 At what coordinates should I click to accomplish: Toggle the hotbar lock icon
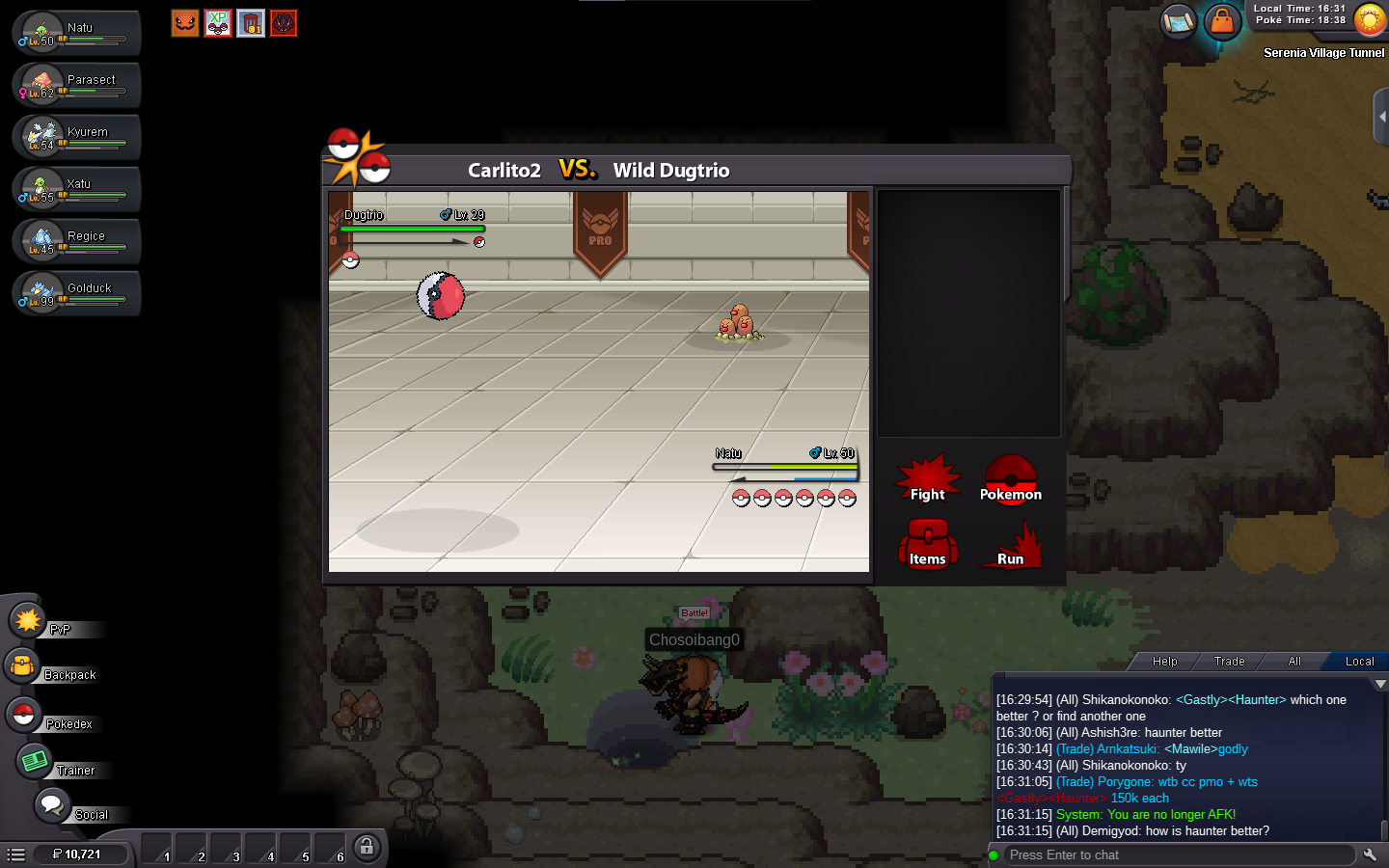pyautogui.click(x=366, y=848)
